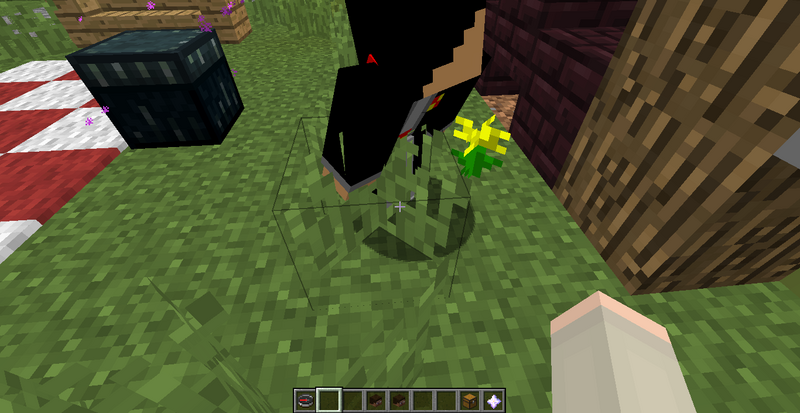Image resolution: width=800 pixels, height=413 pixels.
Task: Select the compass in the hotbar
Action: click(305, 400)
